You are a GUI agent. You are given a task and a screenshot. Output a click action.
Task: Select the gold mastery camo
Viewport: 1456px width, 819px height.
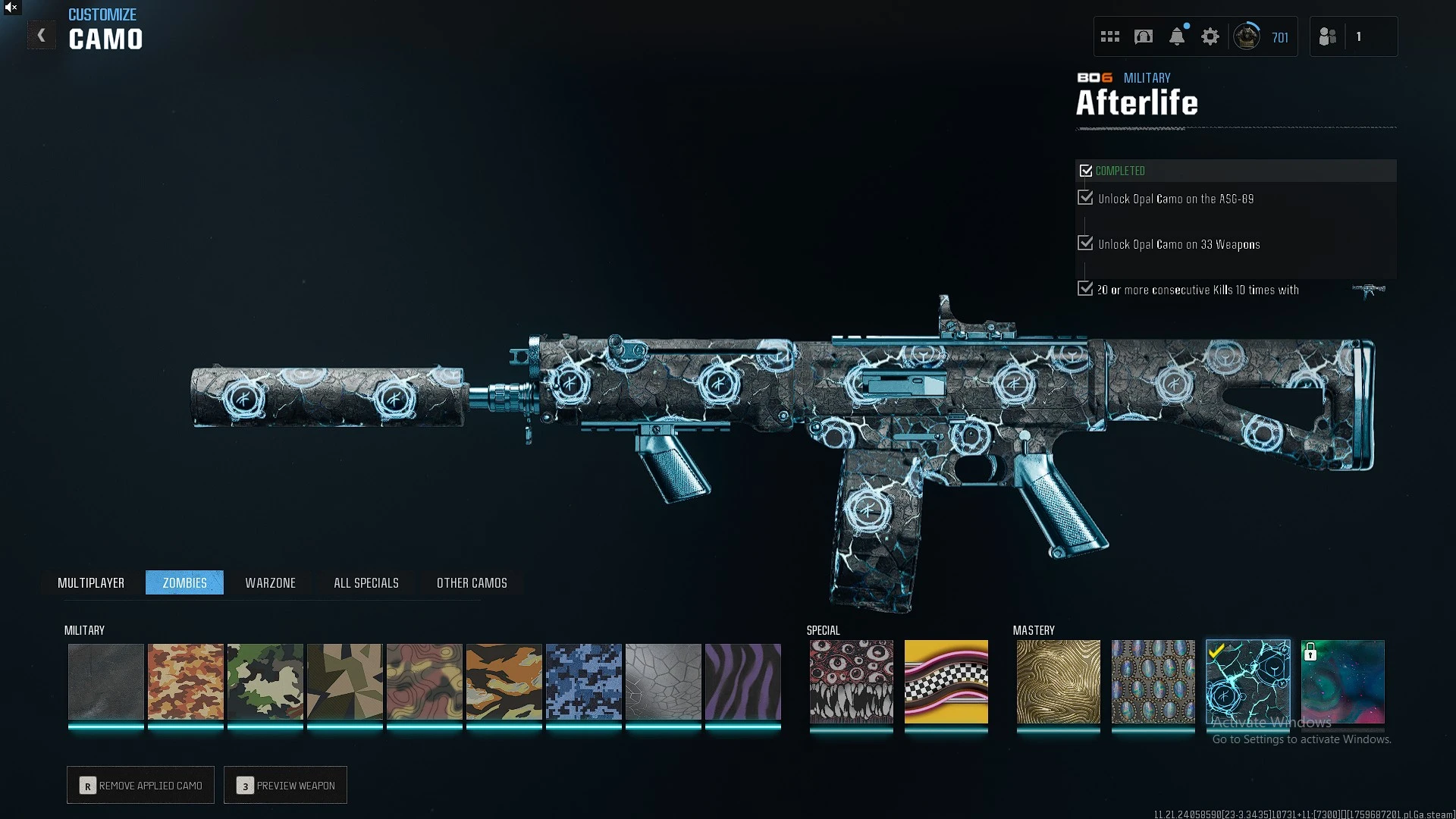1059,681
